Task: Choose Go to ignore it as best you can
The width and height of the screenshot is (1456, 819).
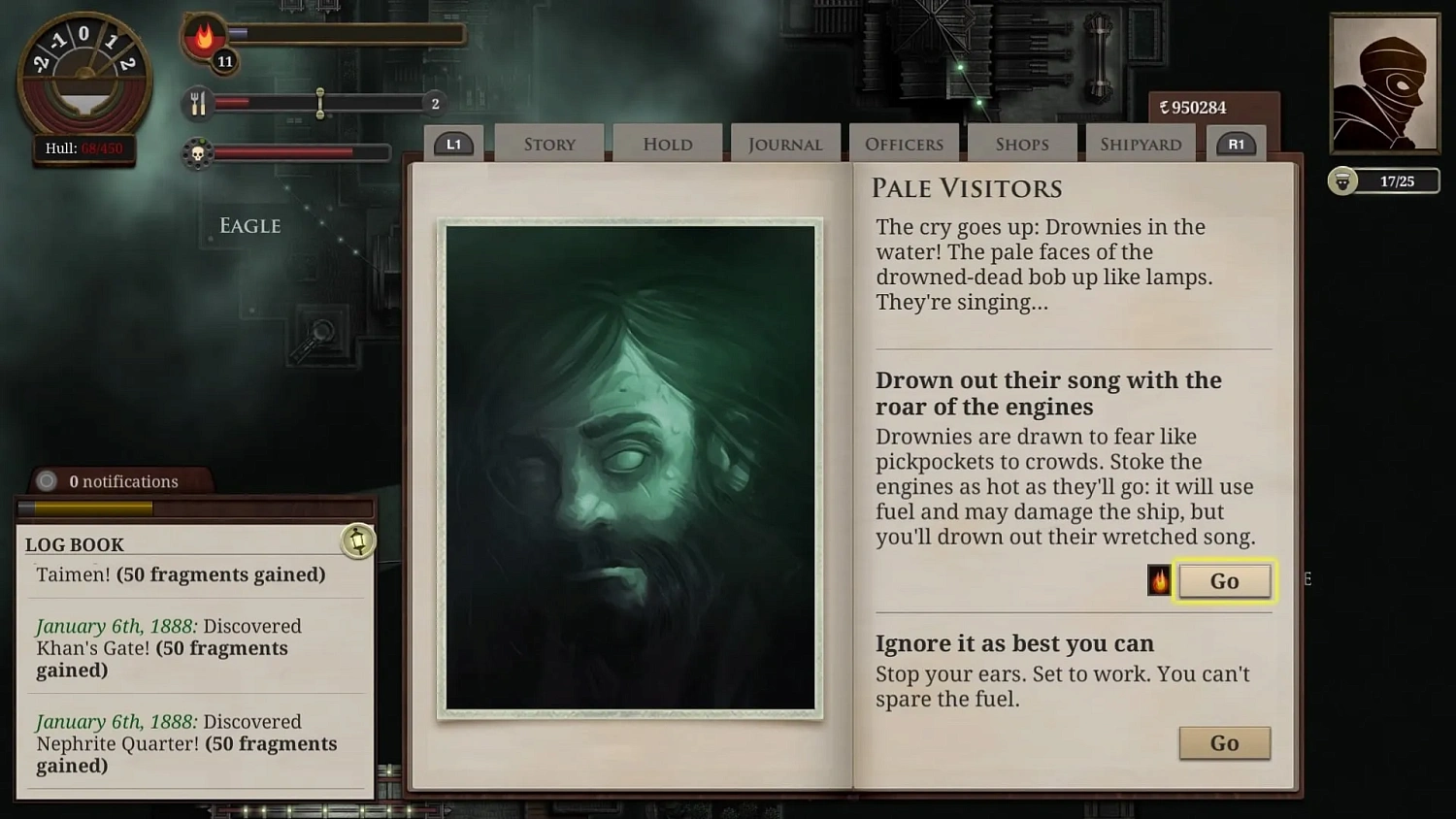Action: click(x=1224, y=742)
